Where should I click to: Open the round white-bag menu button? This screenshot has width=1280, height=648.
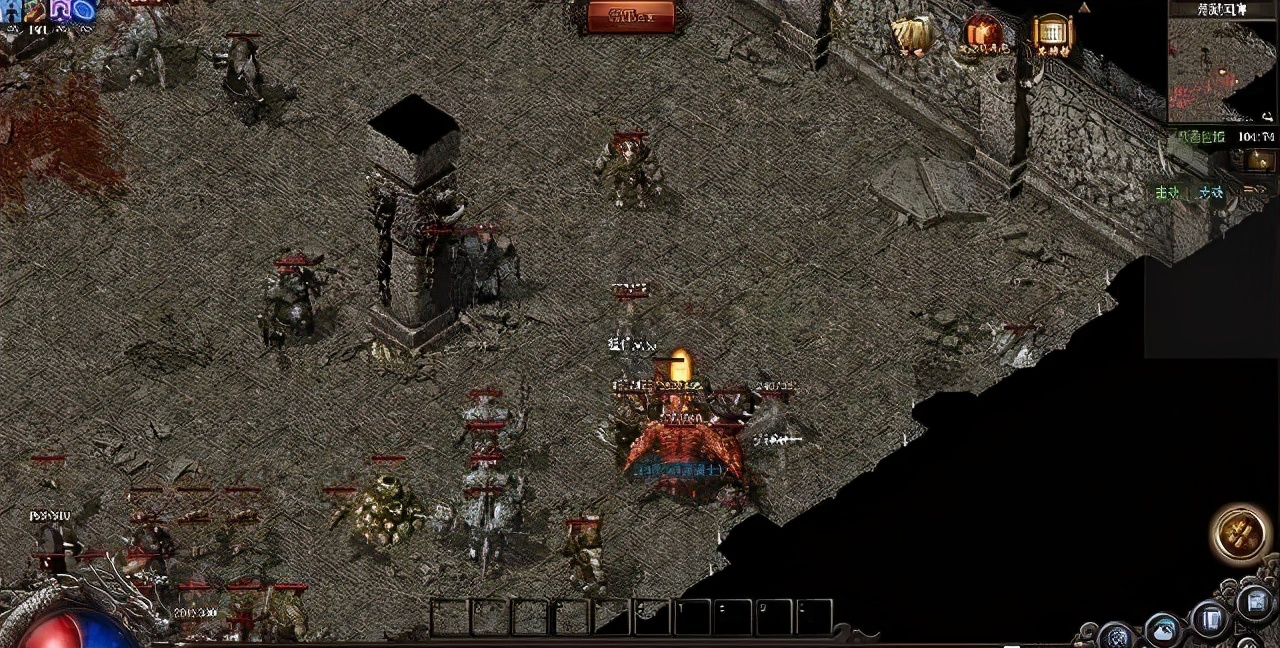point(1163,630)
